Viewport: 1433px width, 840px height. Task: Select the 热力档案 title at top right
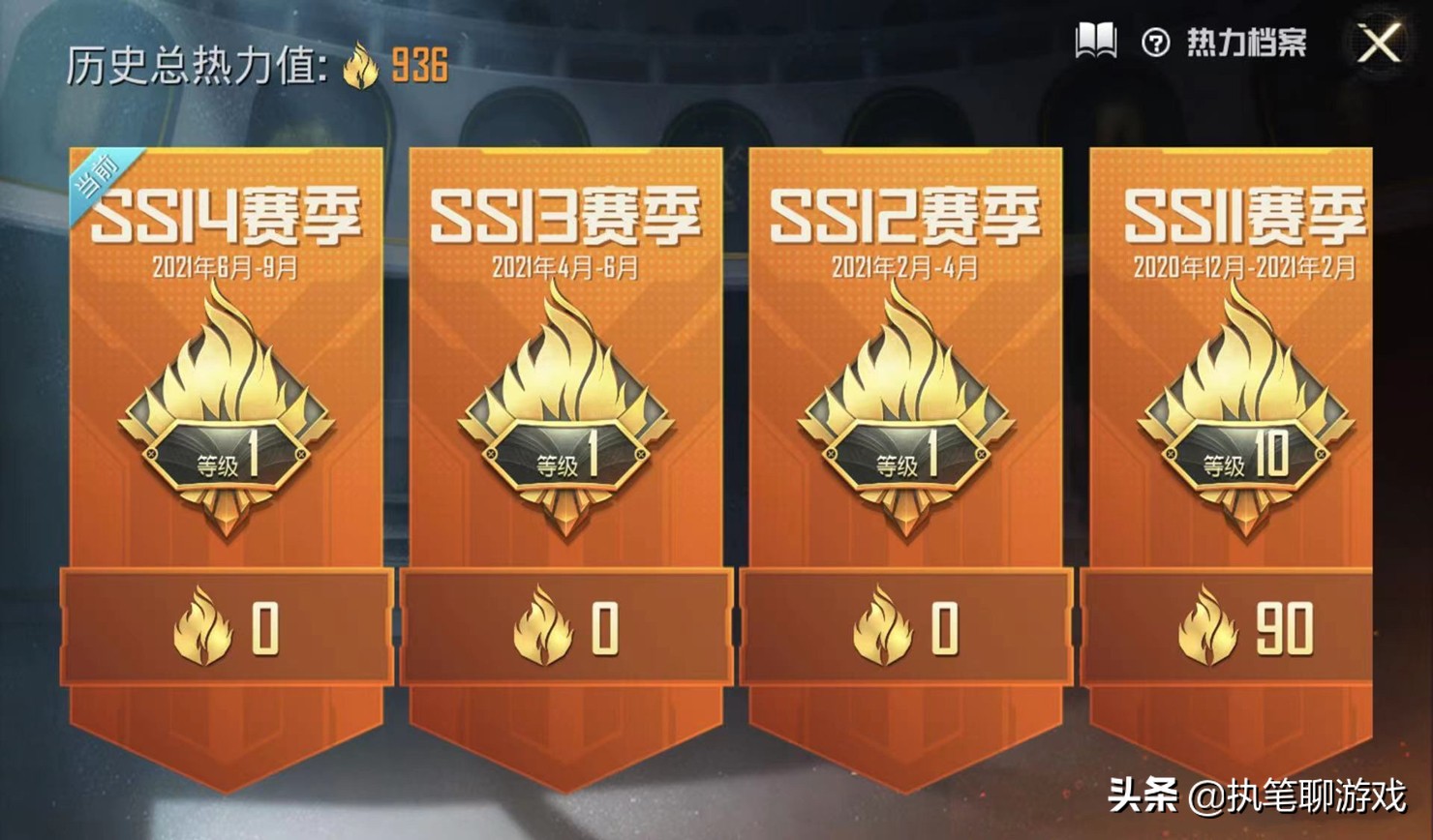(x=1247, y=41)
